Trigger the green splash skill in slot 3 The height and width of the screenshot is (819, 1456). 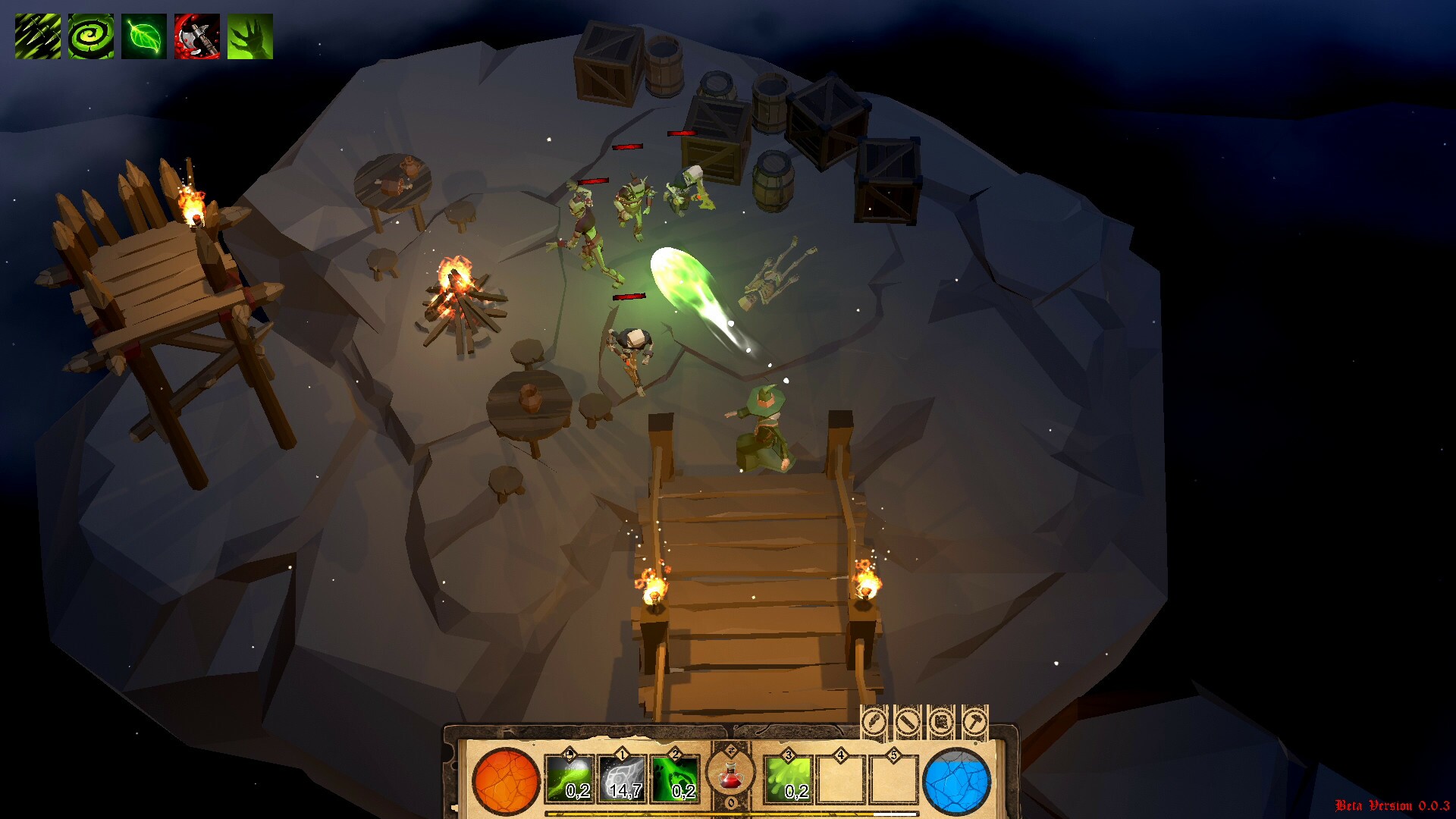point(789,780)
